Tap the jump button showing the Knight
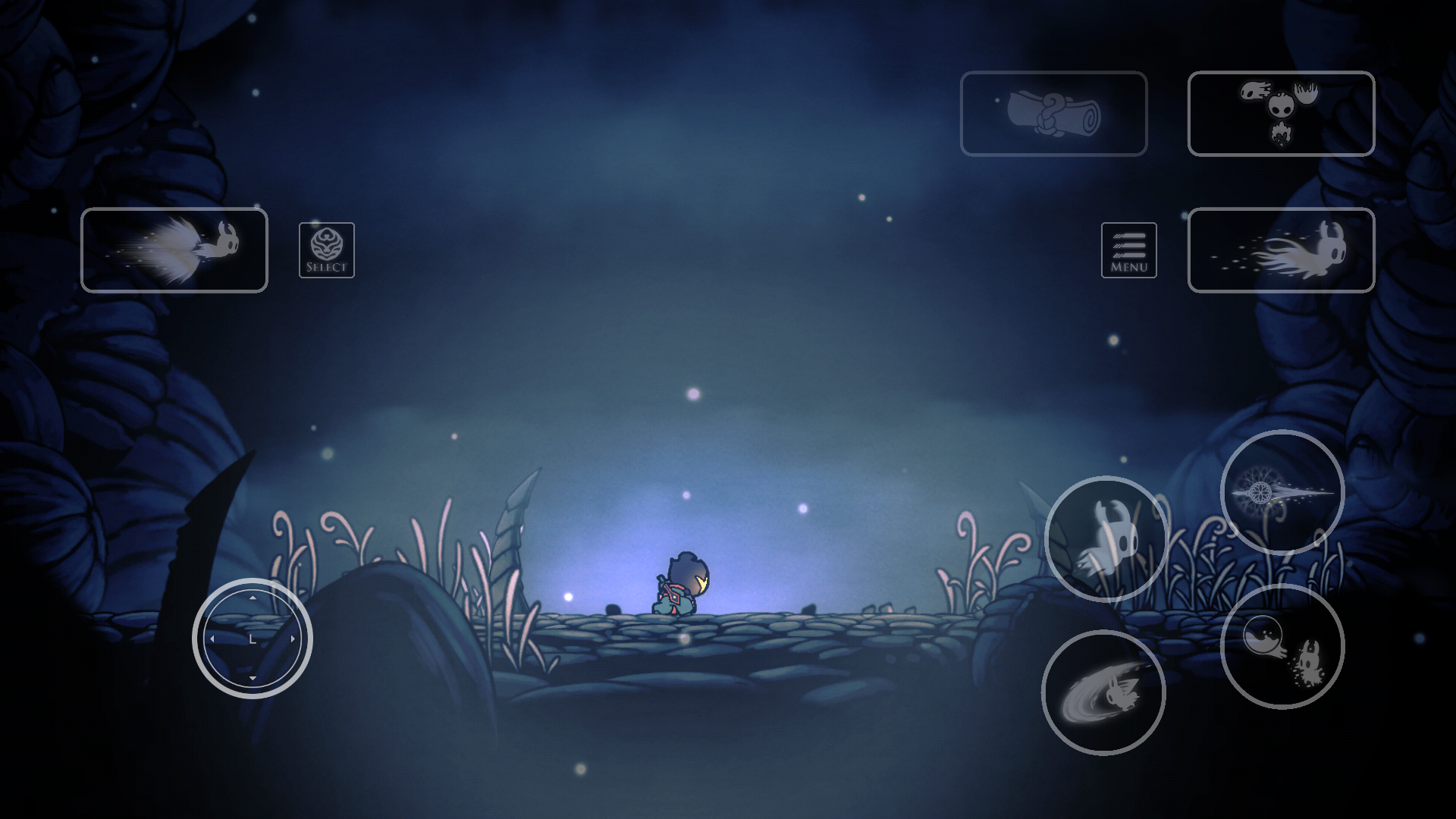This screenshot has height=819, width=1456. pos(1106,539)
